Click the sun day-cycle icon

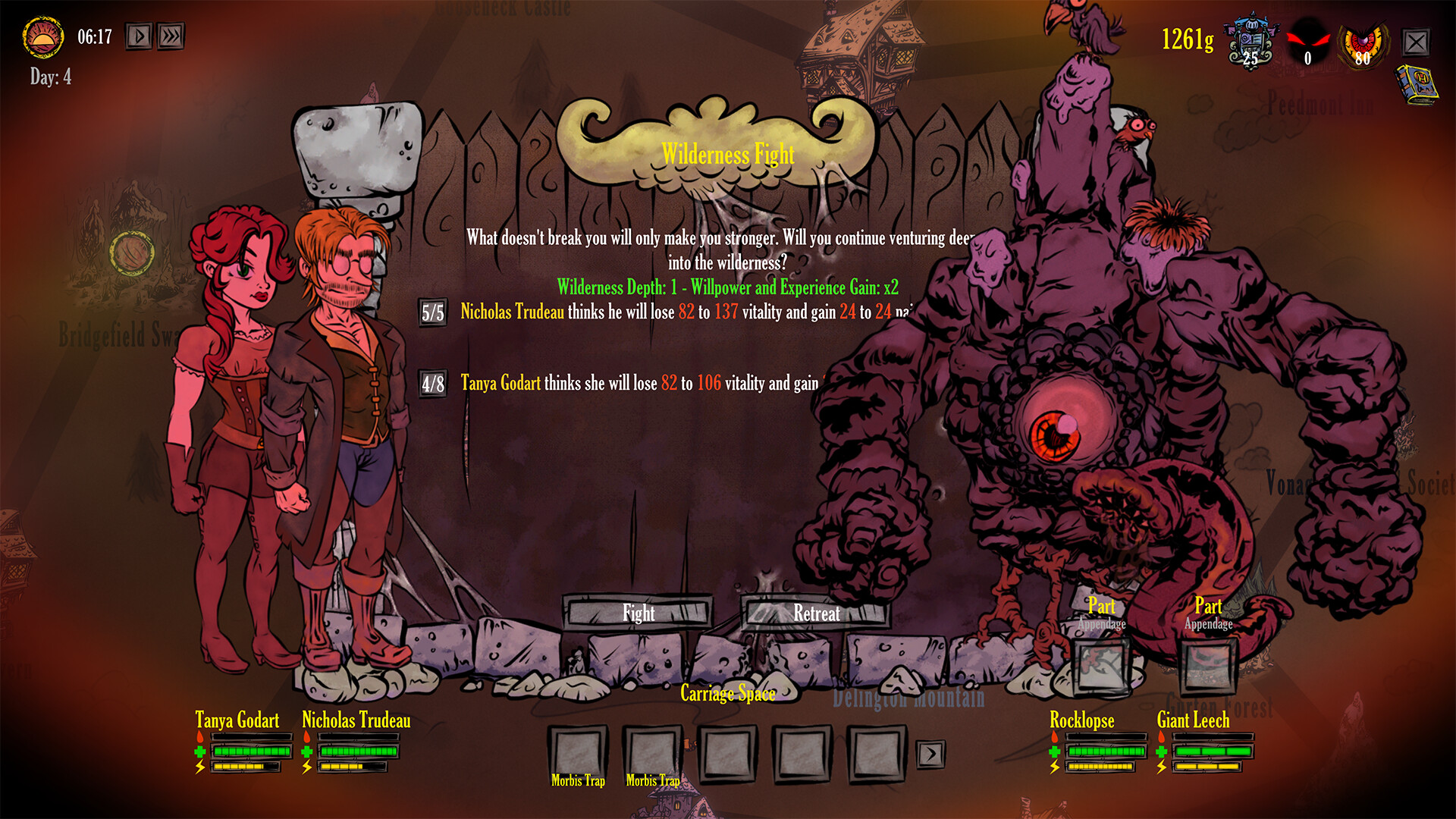43,37
